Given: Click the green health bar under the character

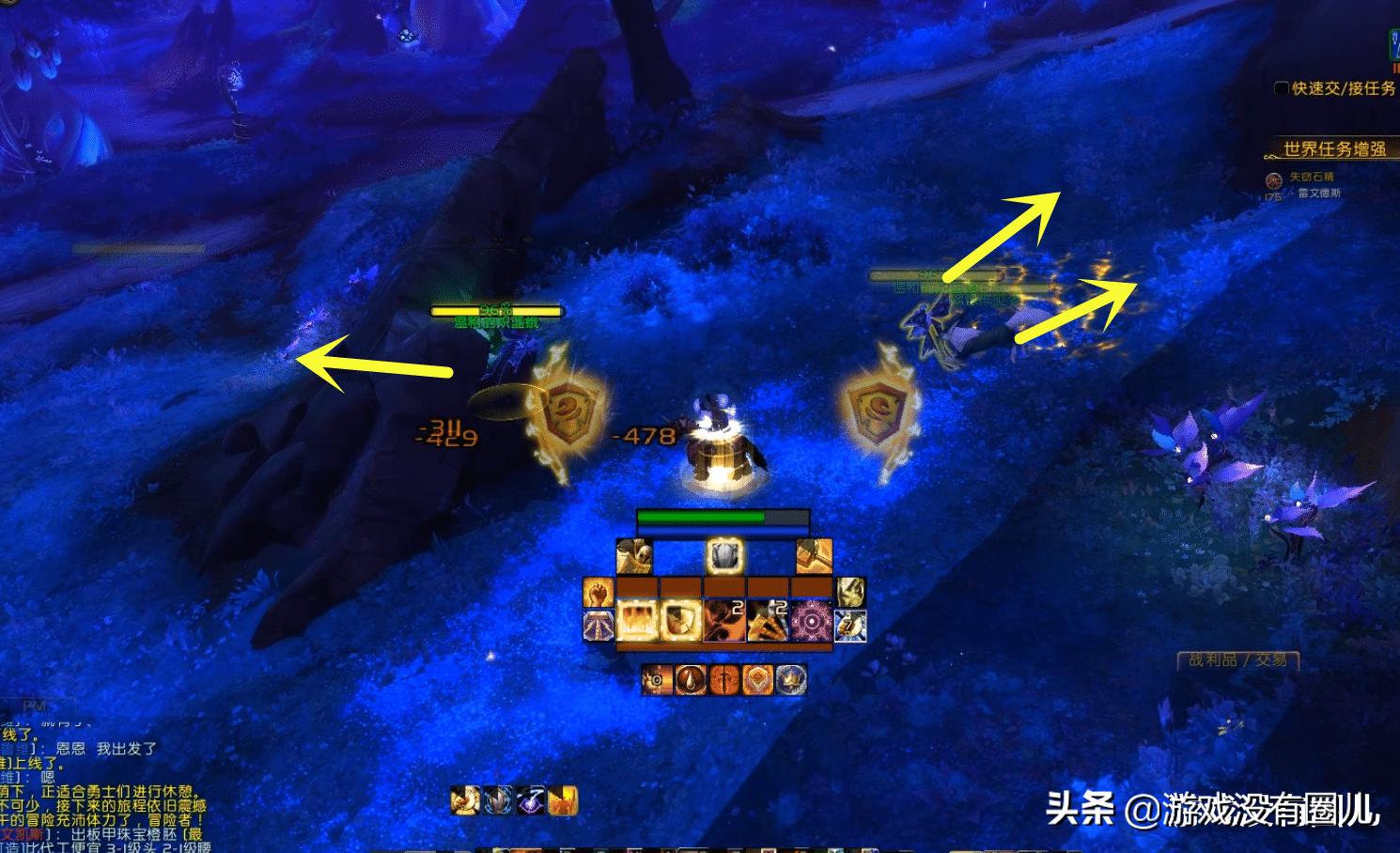Looking at the screenshot, I should pyautogui.click(x=700, y=517).
